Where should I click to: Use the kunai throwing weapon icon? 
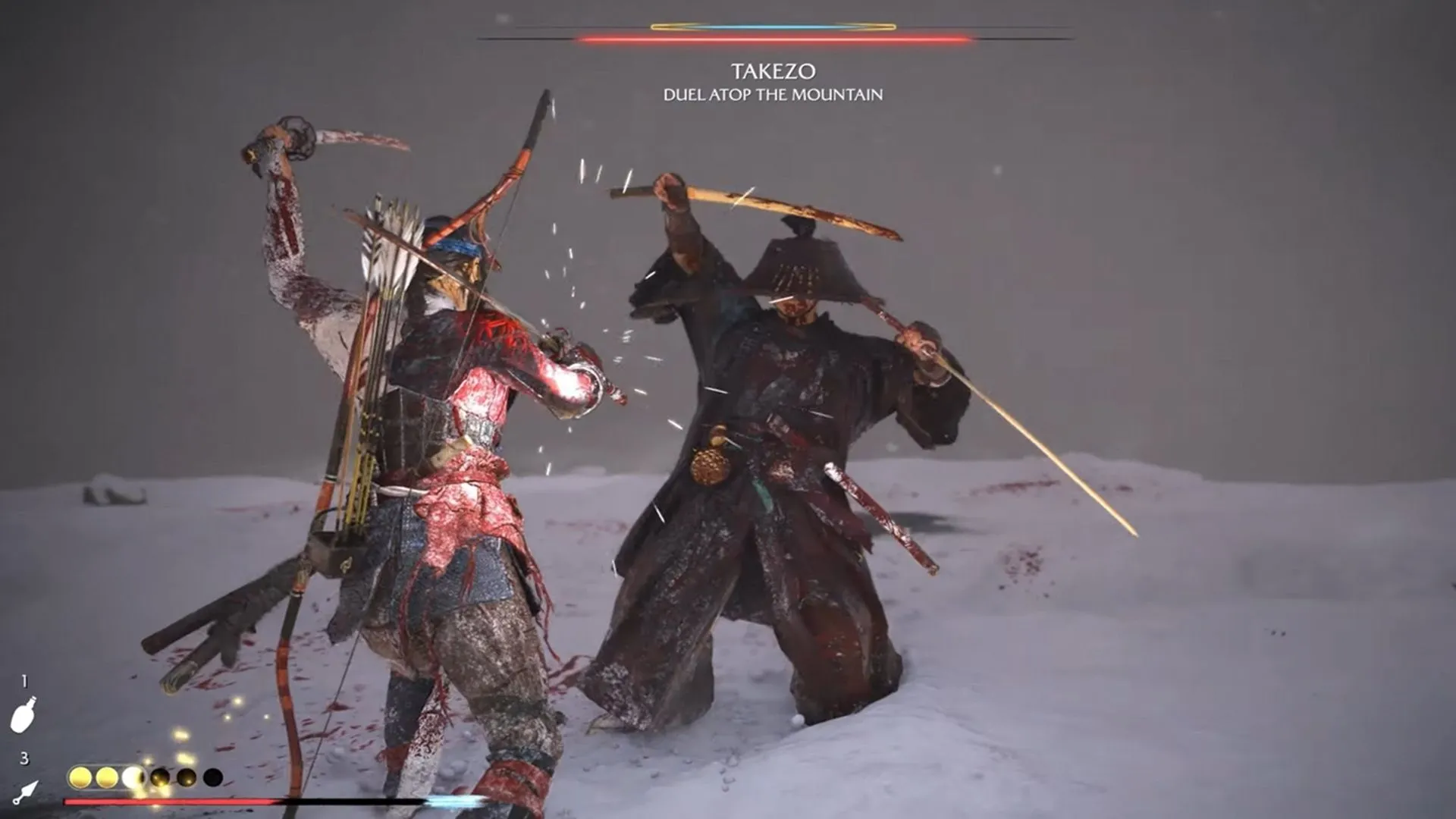point(27,792)
